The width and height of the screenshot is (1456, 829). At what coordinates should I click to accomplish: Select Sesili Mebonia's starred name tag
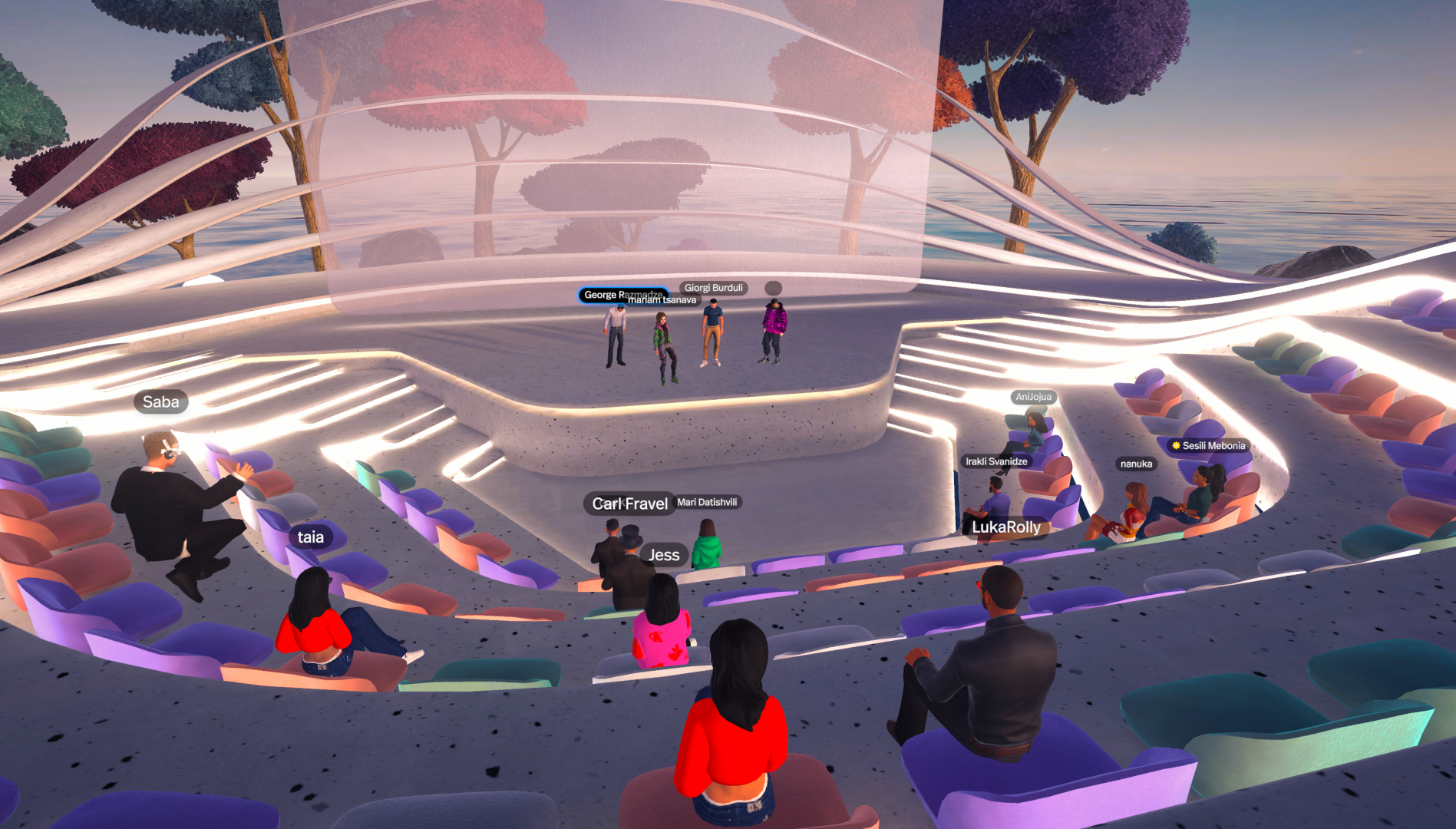(1209, 445)
